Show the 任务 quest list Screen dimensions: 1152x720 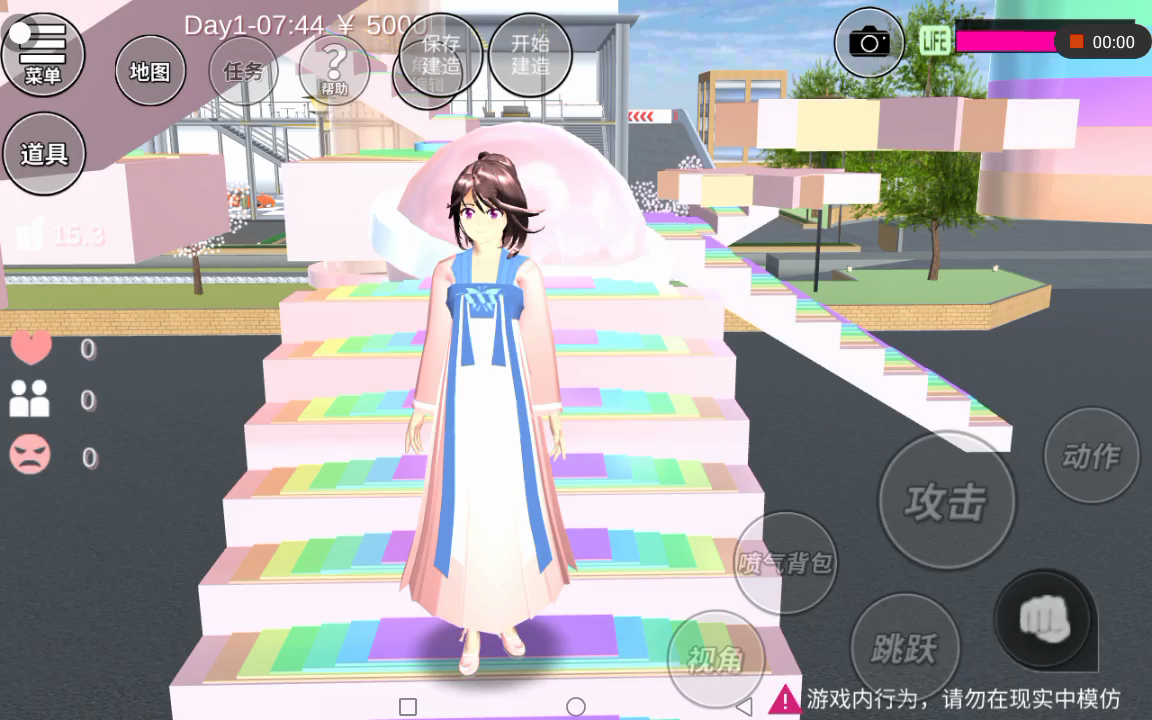coord(243,71)
